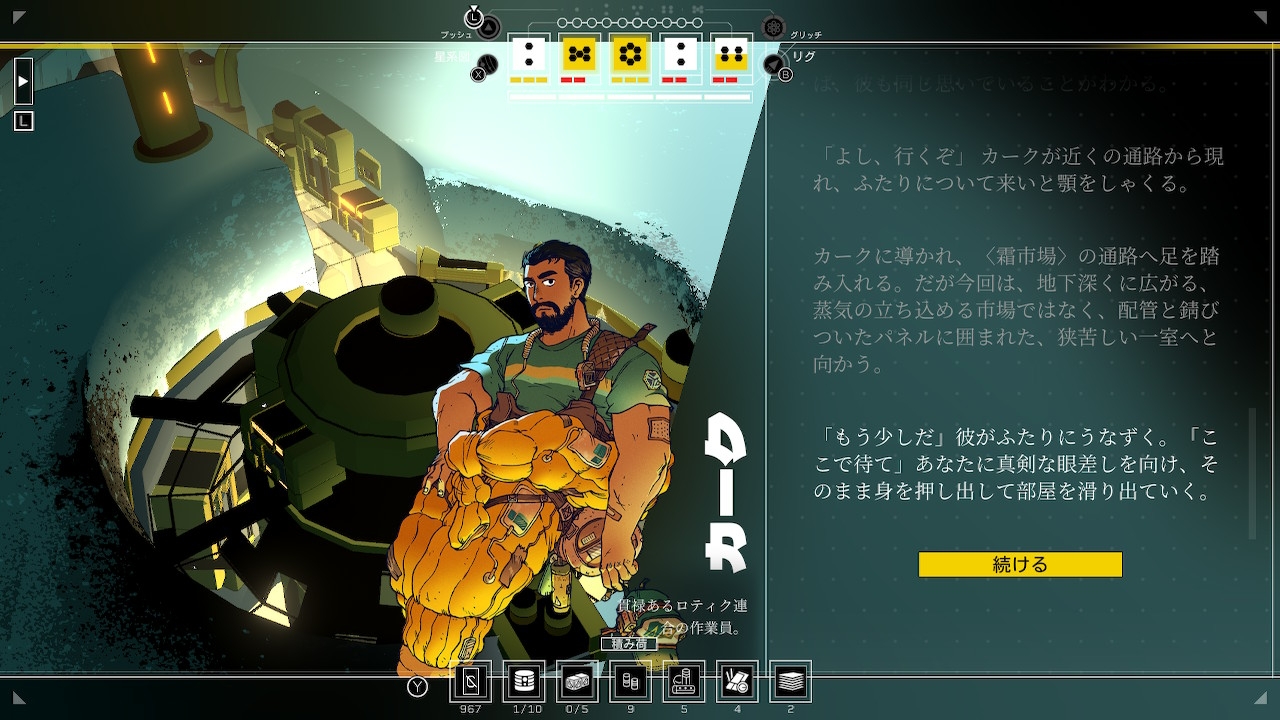1280x720 pixels.
Task: Select the six-pip hexagon ring die
Action: click(629, 54)
